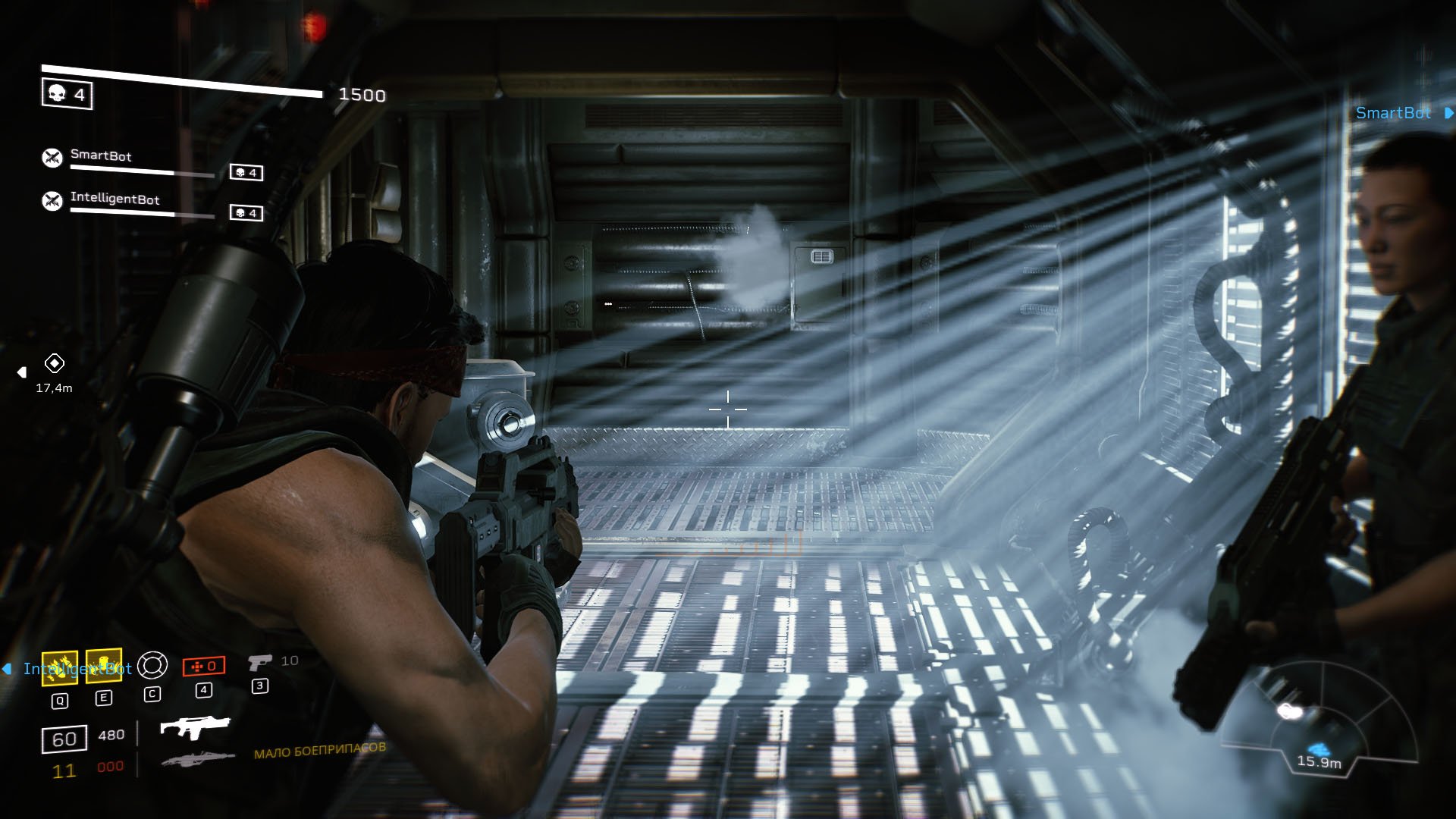
Task: Activate the yellow canister explosion ability icon
Action: click(x=104, y=666)
